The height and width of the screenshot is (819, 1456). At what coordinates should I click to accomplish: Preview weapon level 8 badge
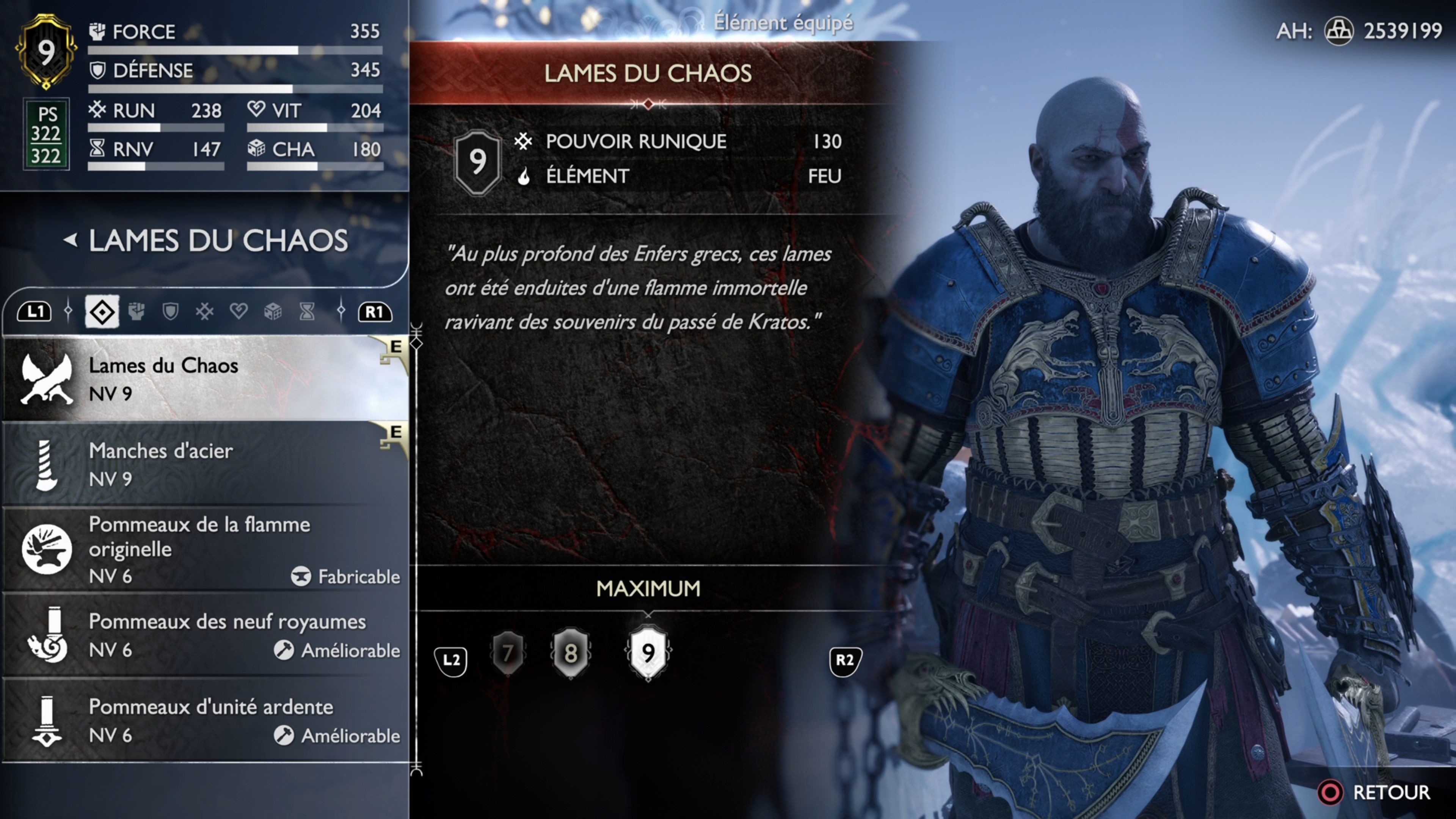[x=571, y=653]
